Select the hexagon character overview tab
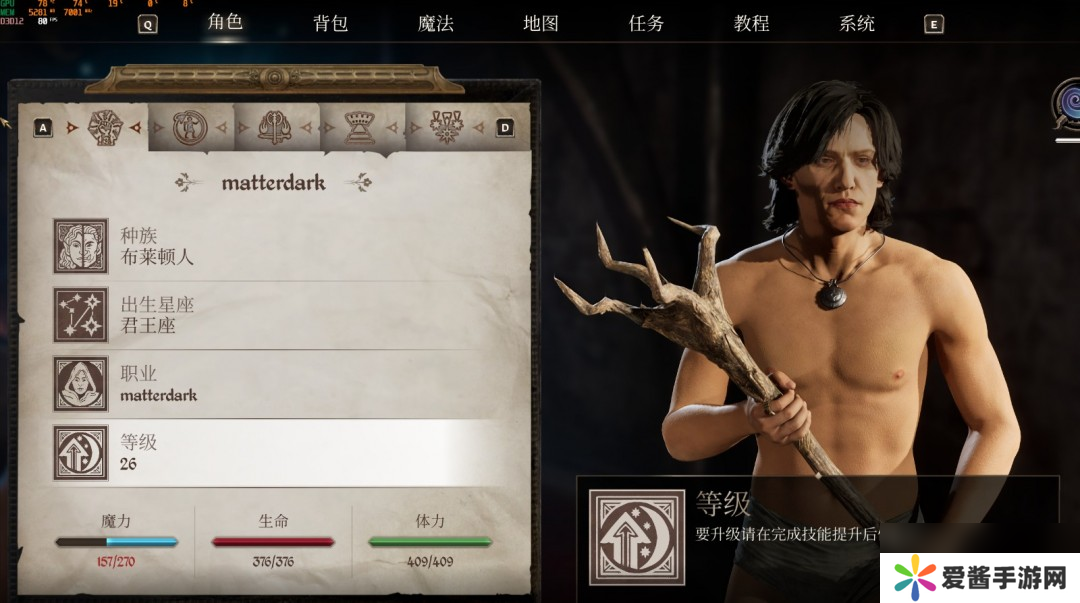The height and width of the screenshot is (603, 1080). point(105,127)
